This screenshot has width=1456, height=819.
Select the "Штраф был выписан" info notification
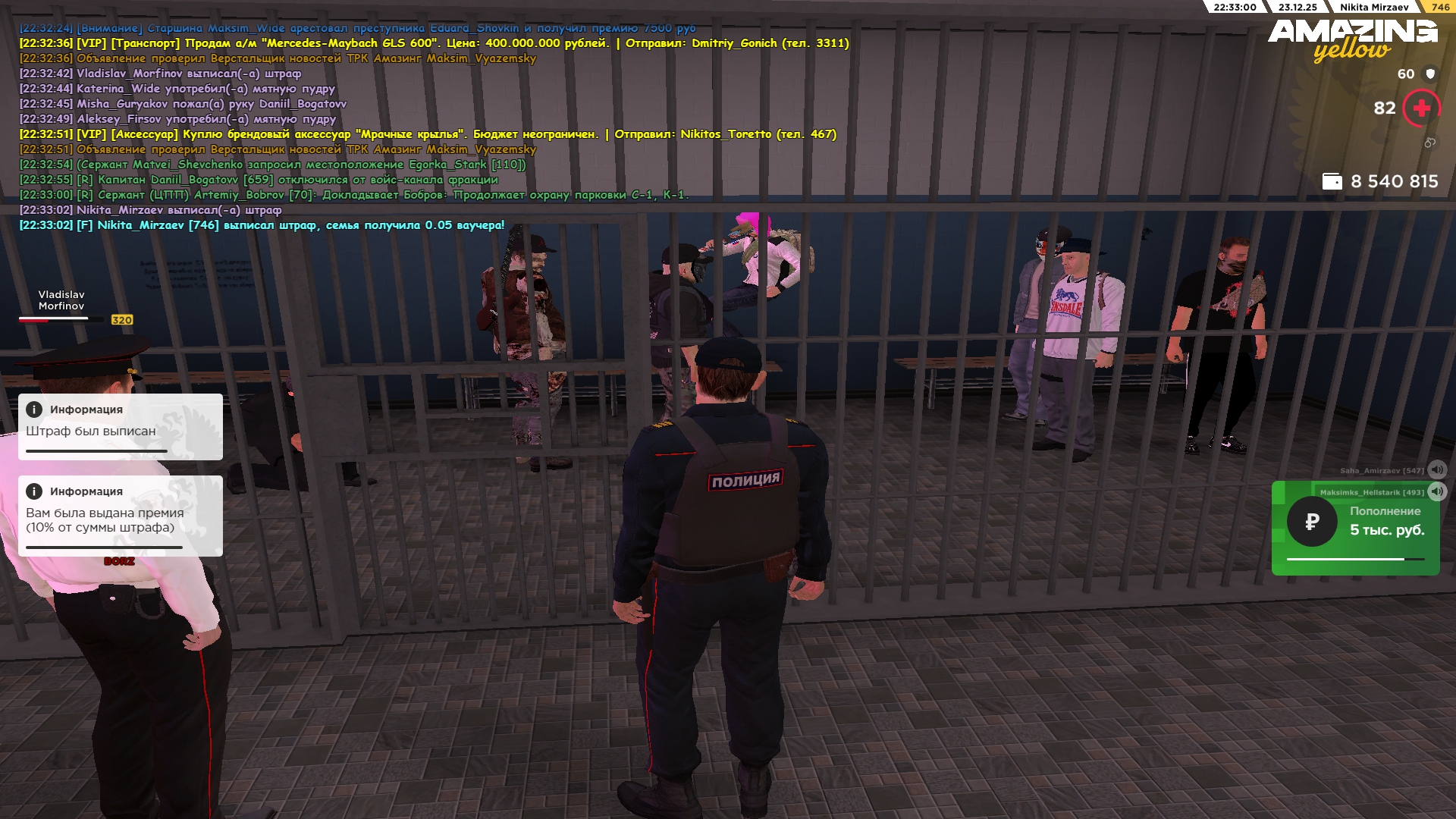[121, 427]
